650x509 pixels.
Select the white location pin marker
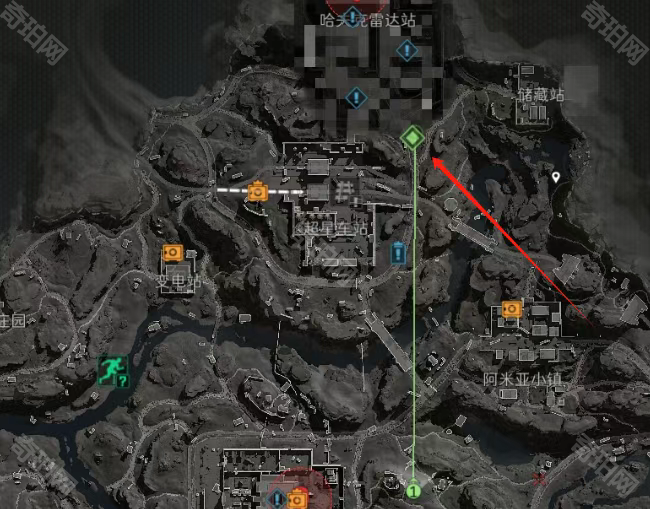556,177
